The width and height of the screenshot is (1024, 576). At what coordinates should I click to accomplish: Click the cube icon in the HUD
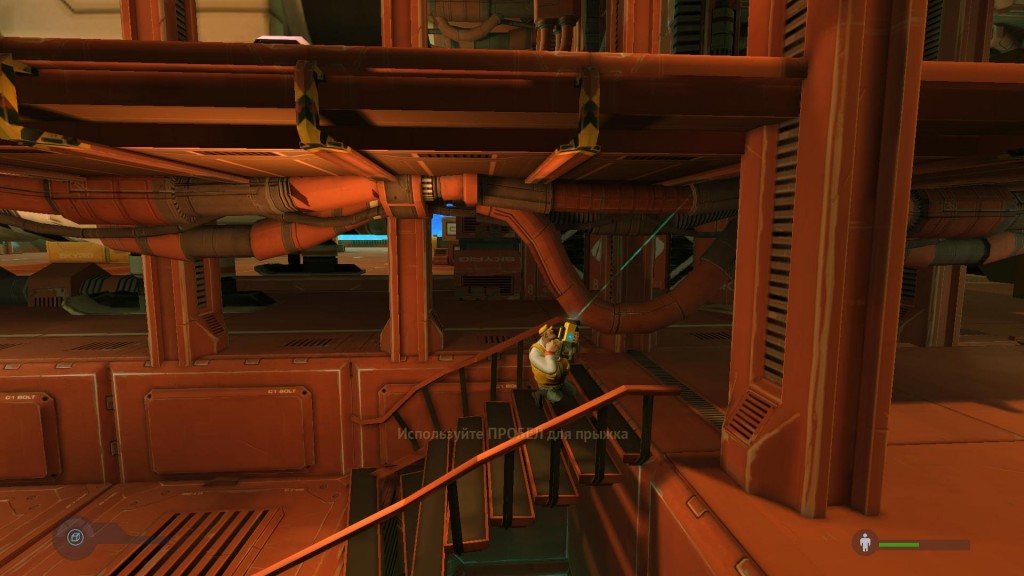click(74, 539)
